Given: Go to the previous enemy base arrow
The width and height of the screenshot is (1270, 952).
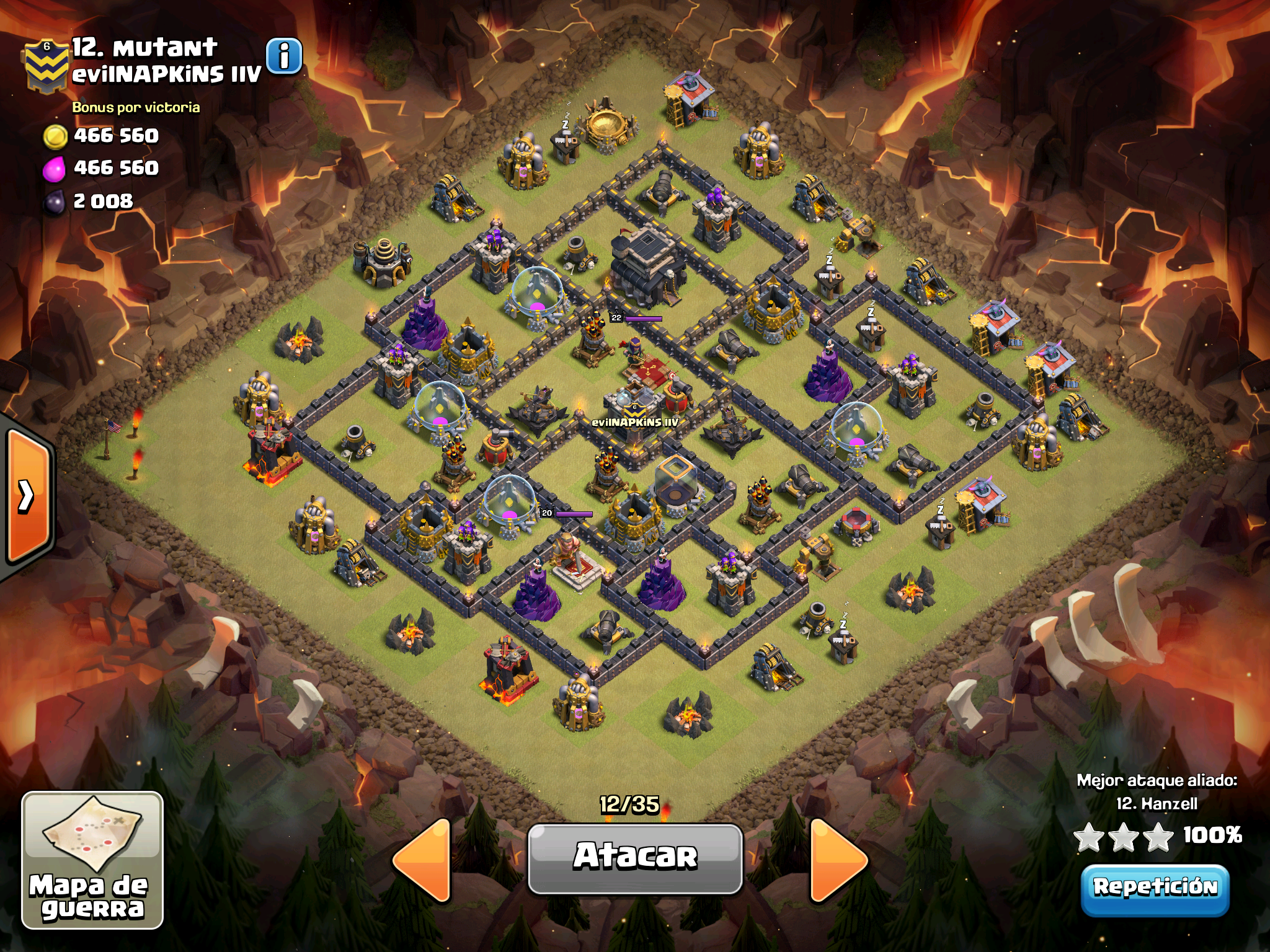Looking at the screenshot, I should 424,859.
